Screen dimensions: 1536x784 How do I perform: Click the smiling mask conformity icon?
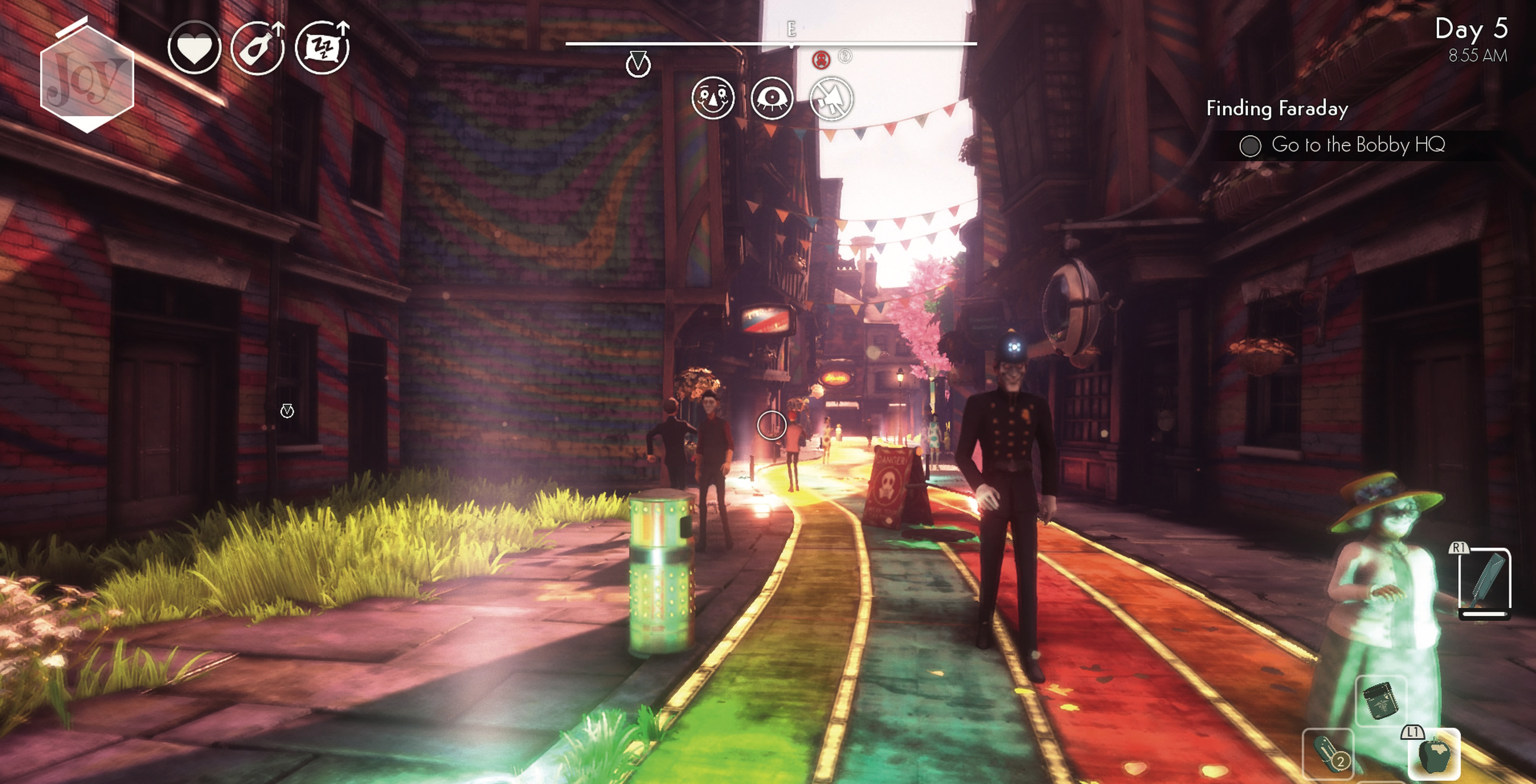point(713,99)
